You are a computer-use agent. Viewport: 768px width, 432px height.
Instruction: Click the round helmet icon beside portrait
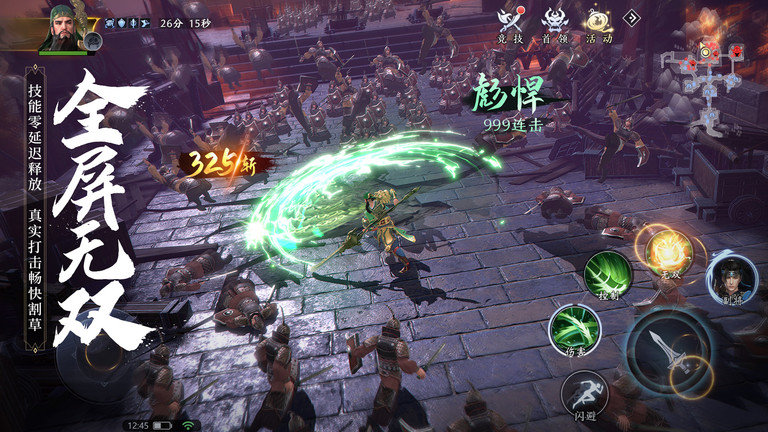[91, 41]
